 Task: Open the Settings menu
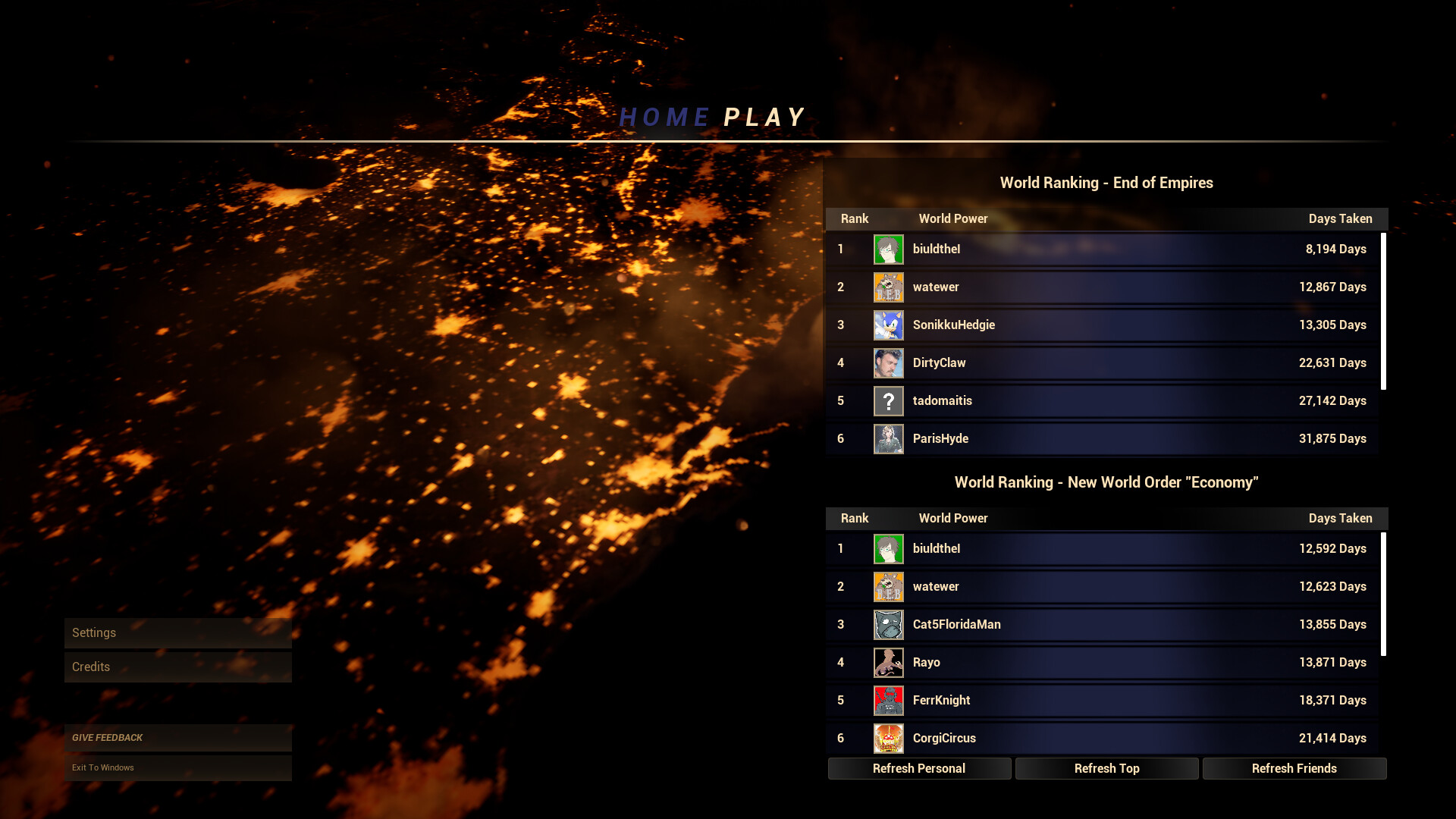(177, 632)
